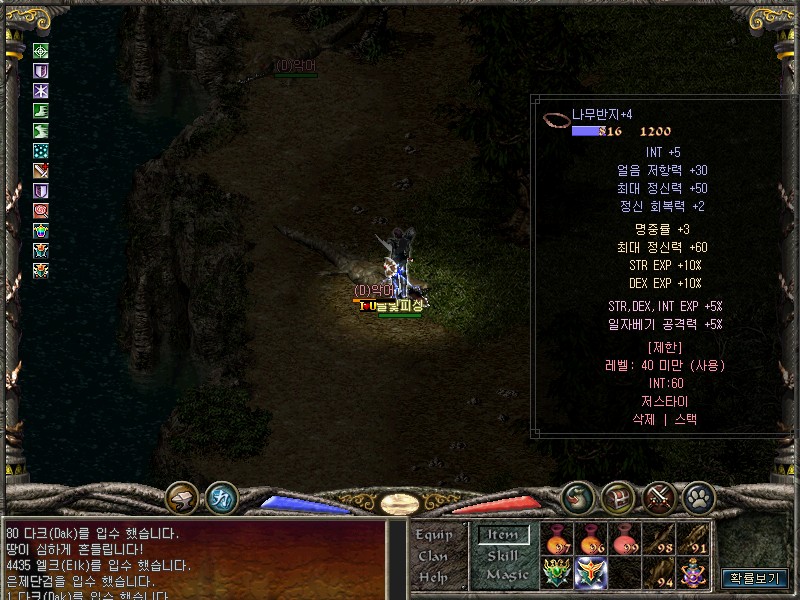Click the blue rune round button

221,496
